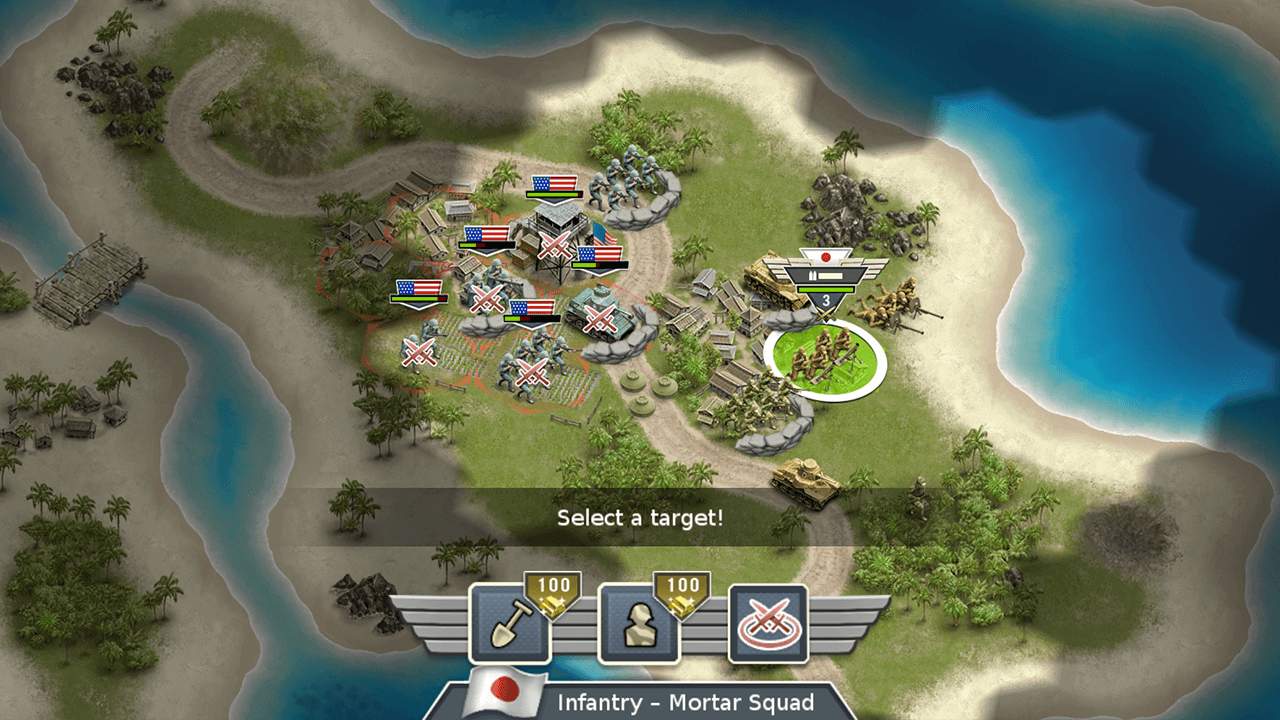This screenshot has height=720, width=1280.
Task: Click the Select a target banner
Action: [640, 518]
